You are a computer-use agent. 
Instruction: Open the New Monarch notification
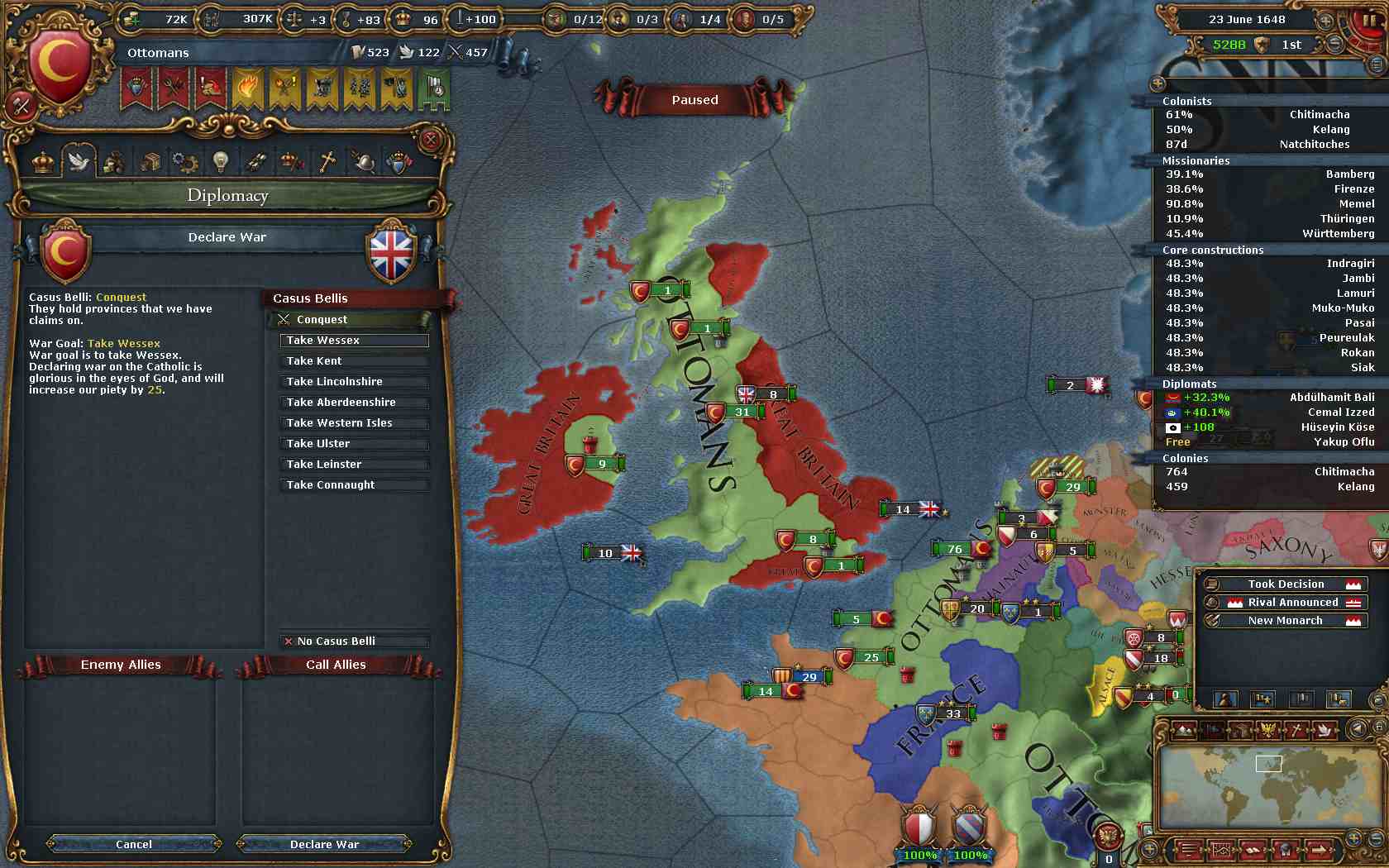[x=1285, y=621]
